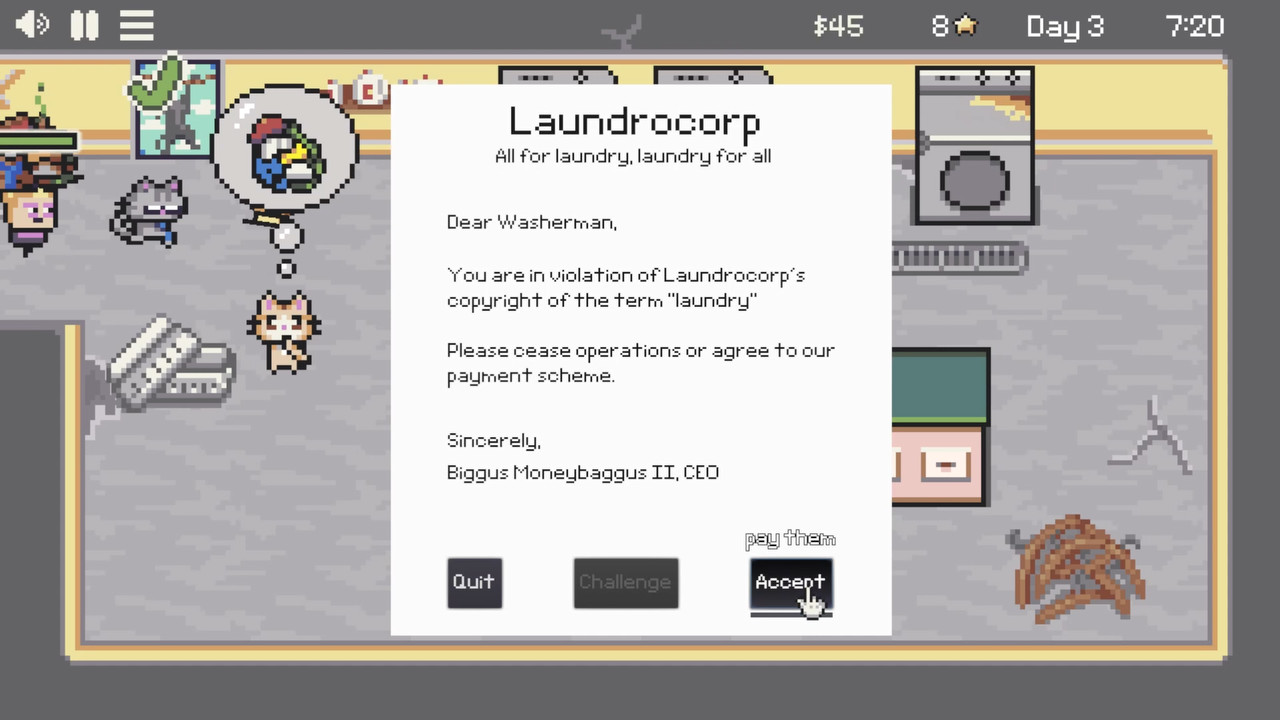
Task: Mute the game sound via speaker icon
Action: pyautogui.click(x=31, y=25)
